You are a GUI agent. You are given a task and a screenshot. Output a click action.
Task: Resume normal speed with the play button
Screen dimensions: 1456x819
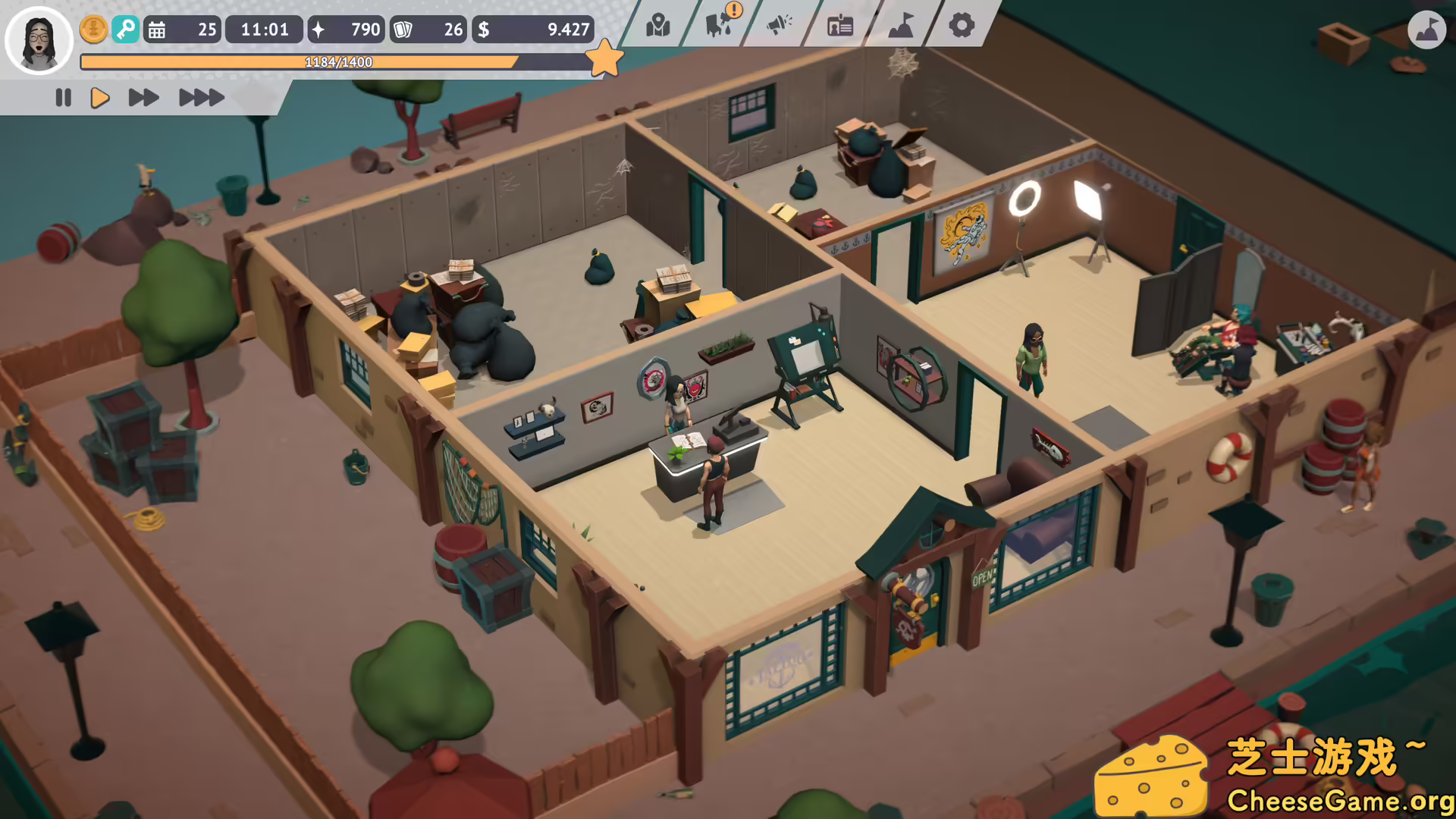click(99, 97)
